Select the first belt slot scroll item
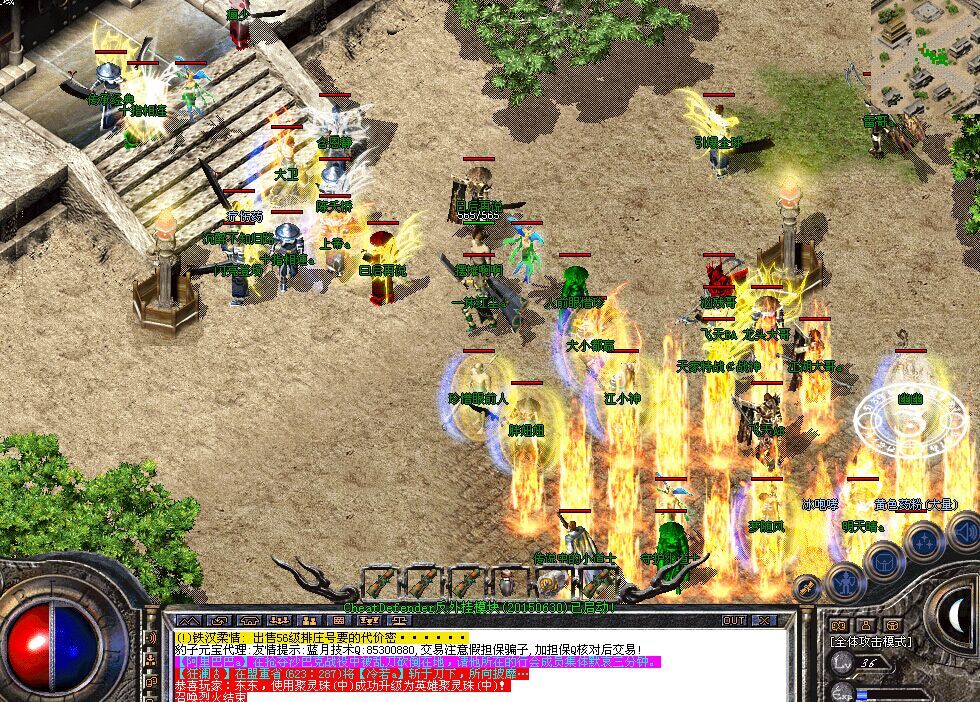This screenshot has height=702, width=980. click(x=380, y=582)
